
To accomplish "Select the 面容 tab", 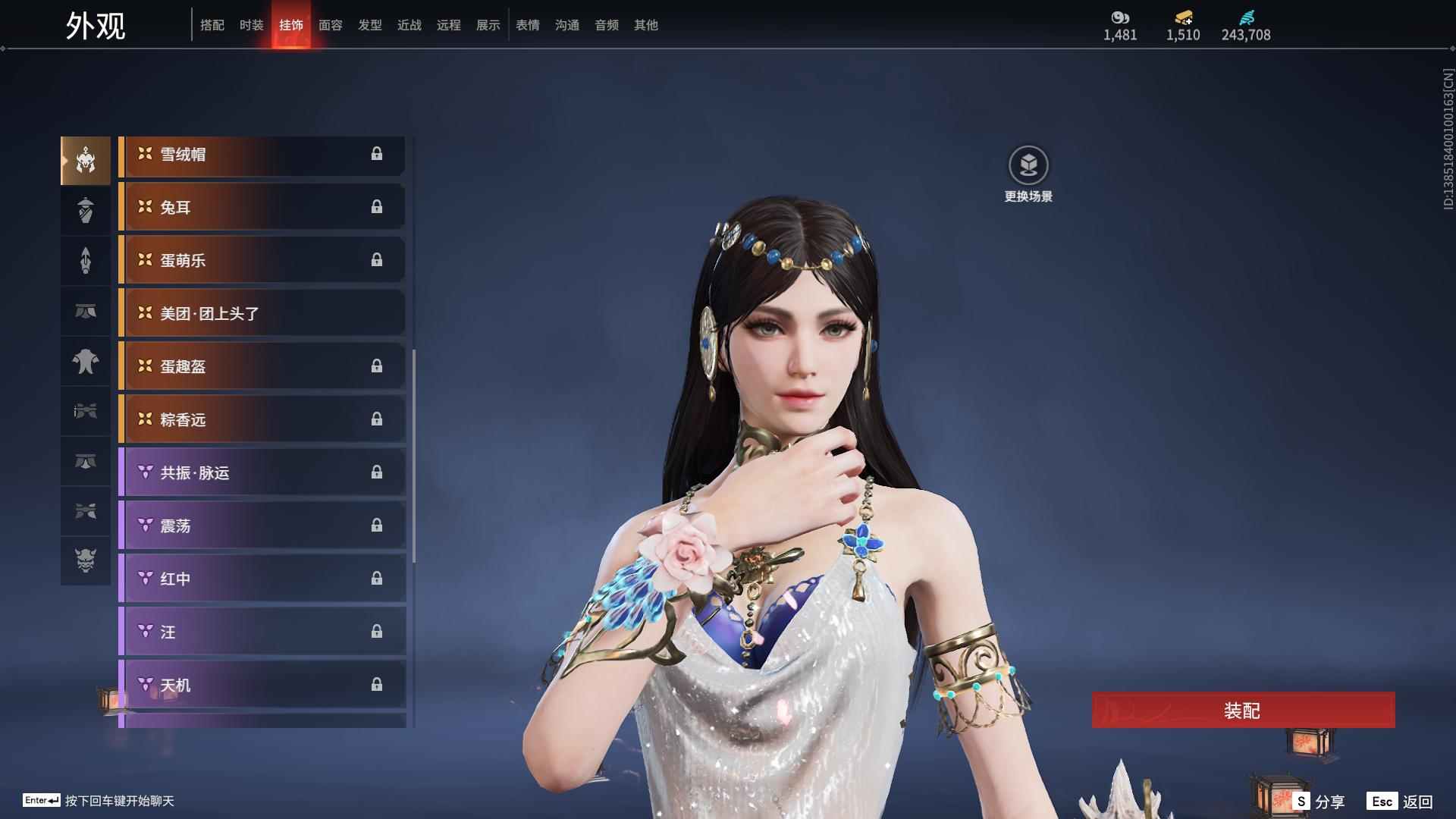I will coord(330,25).
